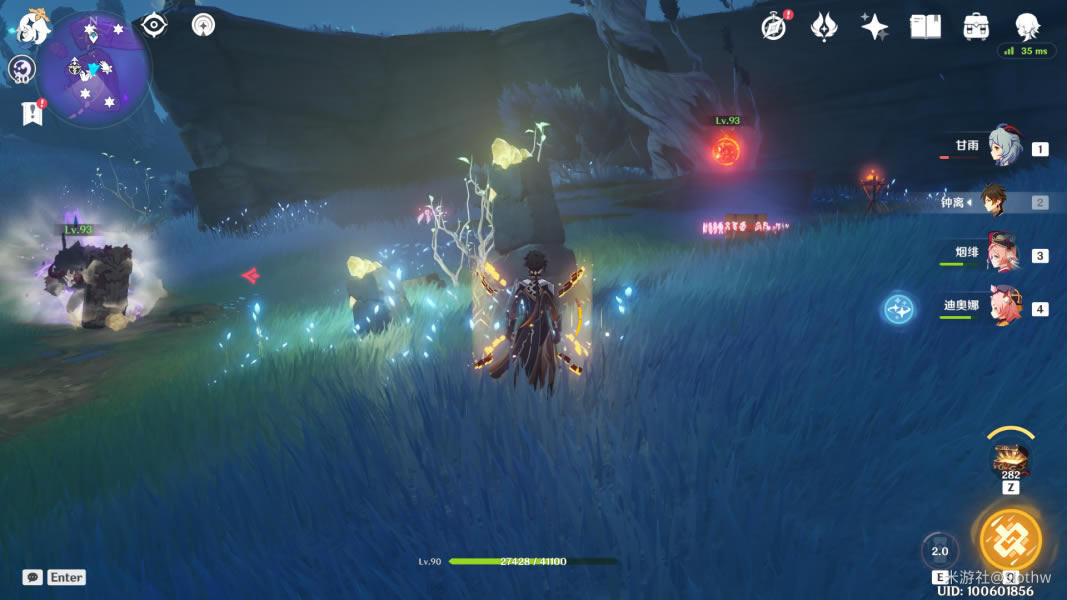Open the Adventurer Handbook book icon
Screen dimensions: 1067x600
(x=925, y=27)
